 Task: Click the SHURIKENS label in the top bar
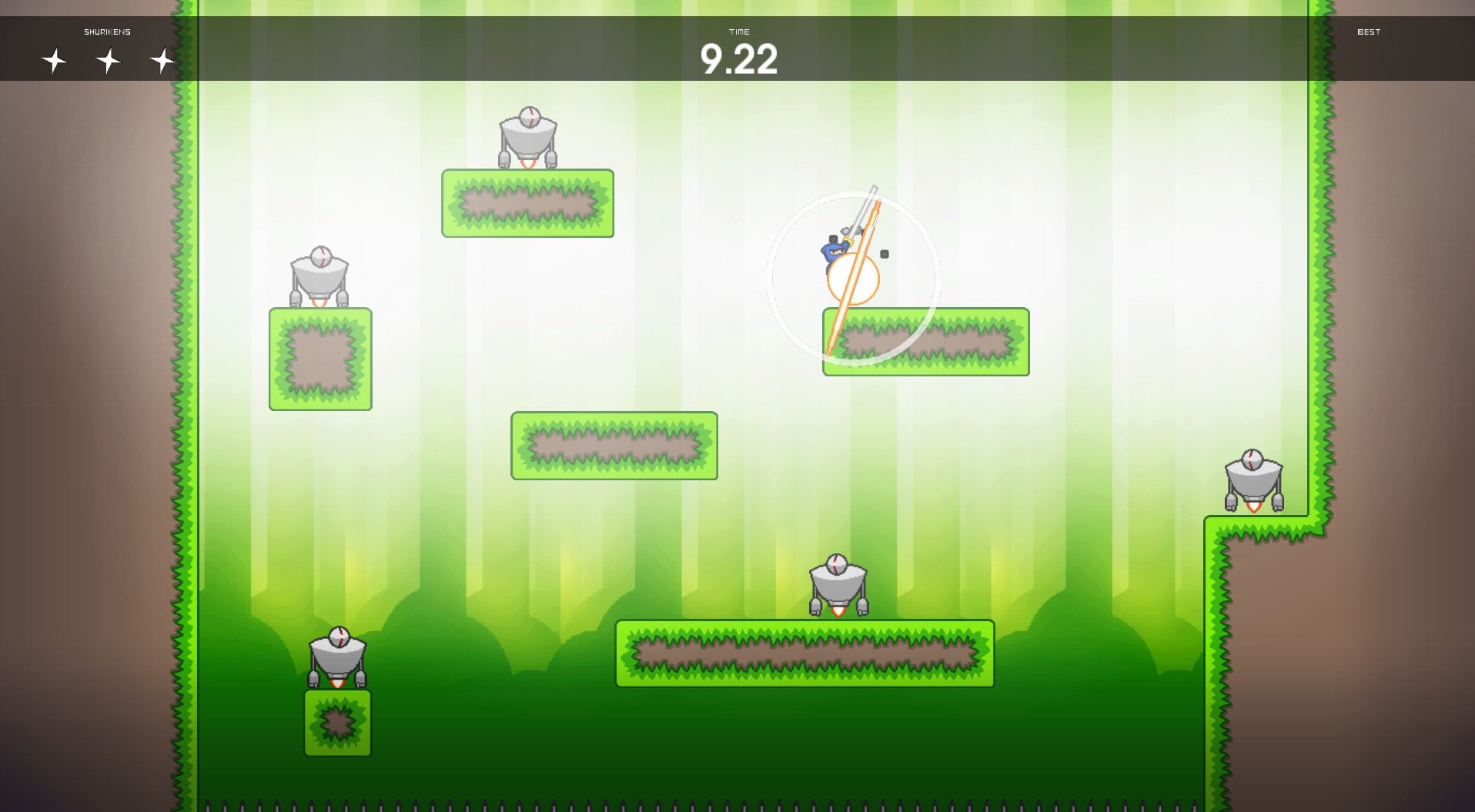pos(107,32)
